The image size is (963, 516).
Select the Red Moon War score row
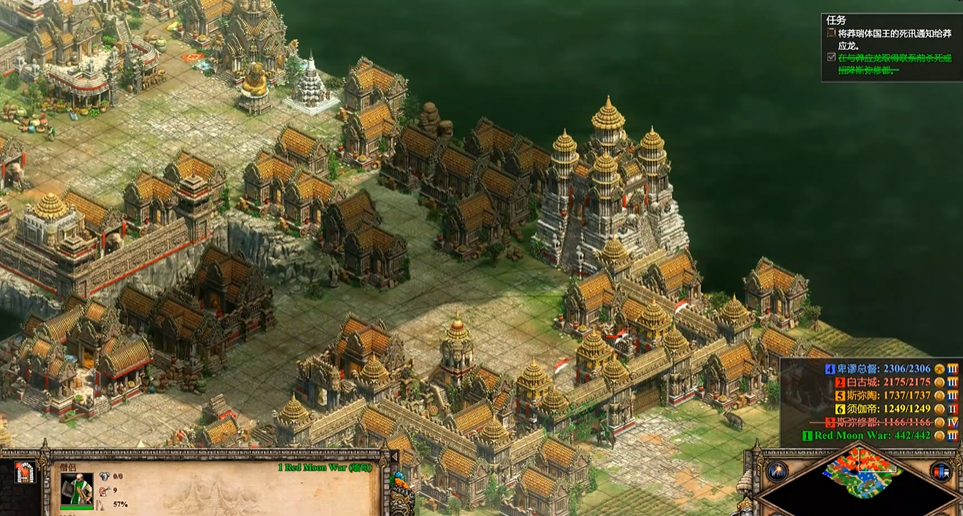[x=873, y=436]
